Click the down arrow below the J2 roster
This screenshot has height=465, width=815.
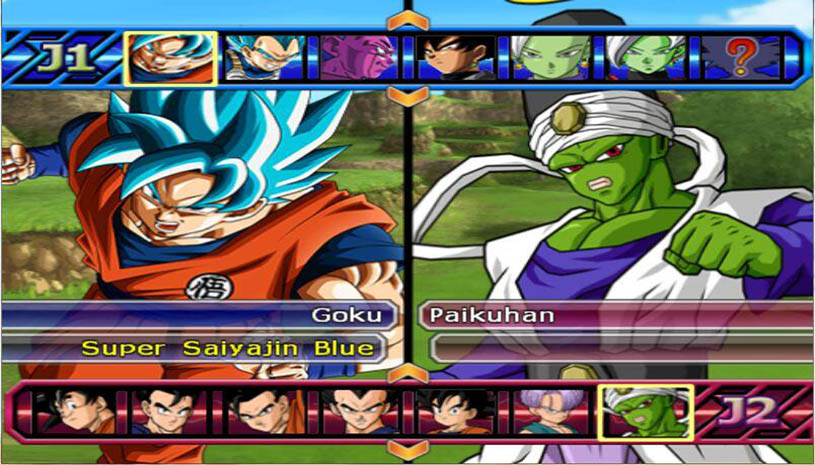pos(407,449)
